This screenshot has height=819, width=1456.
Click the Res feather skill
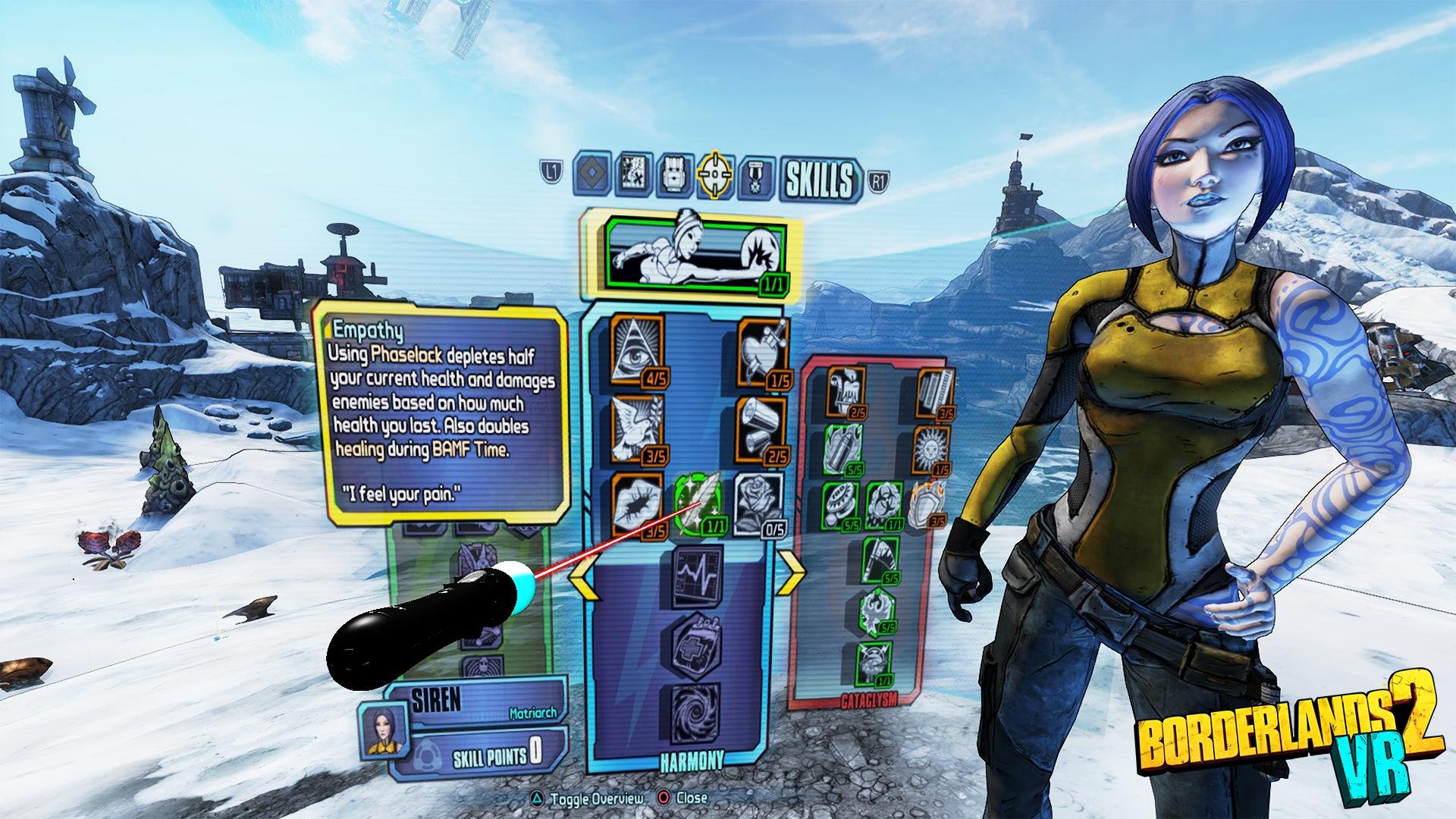pyautogui.click(x=698, y=500)
